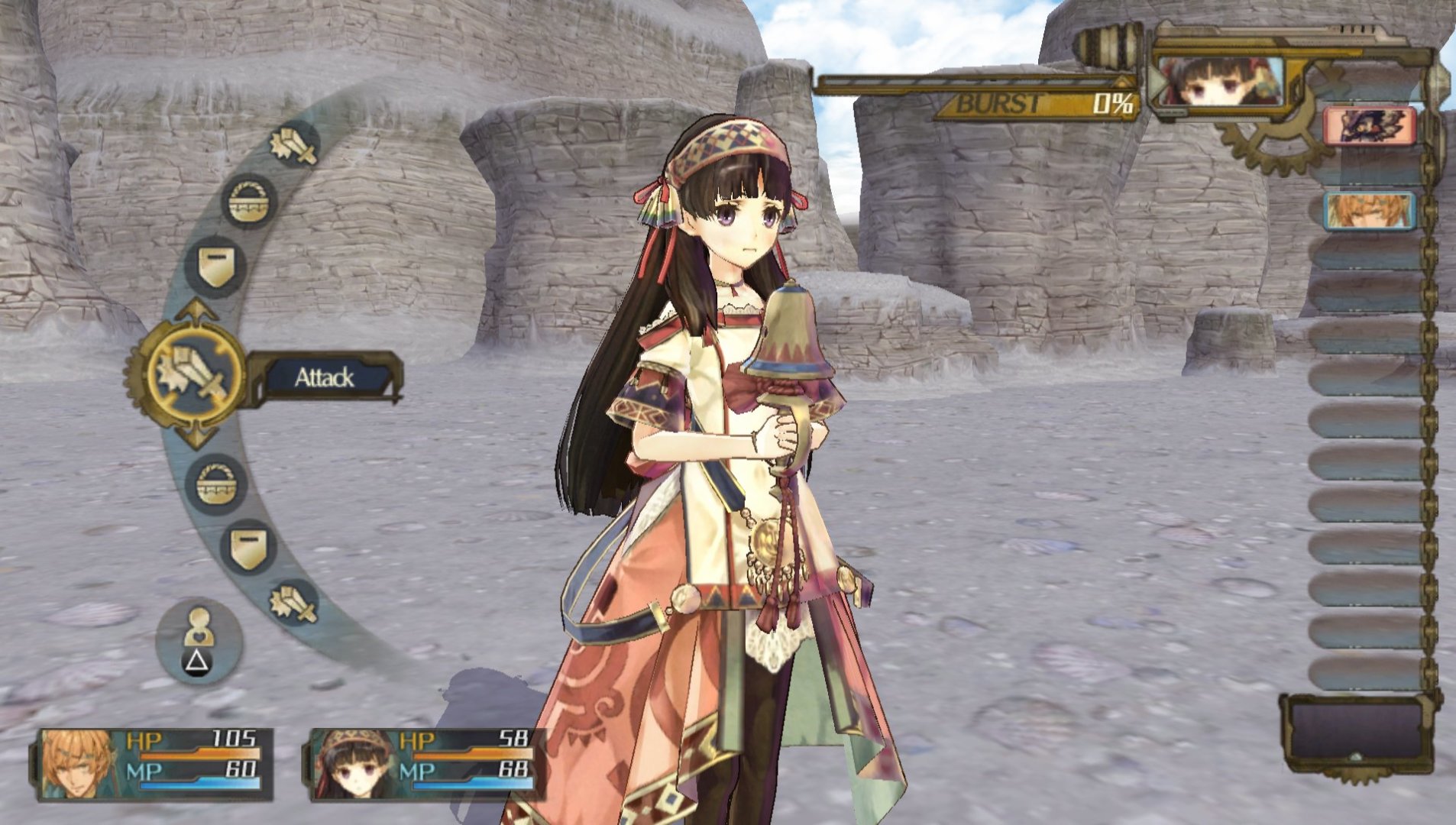This screenshot has width=1456, height=825.
Task: Select the dark-haired girl's HP/MP status panel
Action: click(426, 764)
